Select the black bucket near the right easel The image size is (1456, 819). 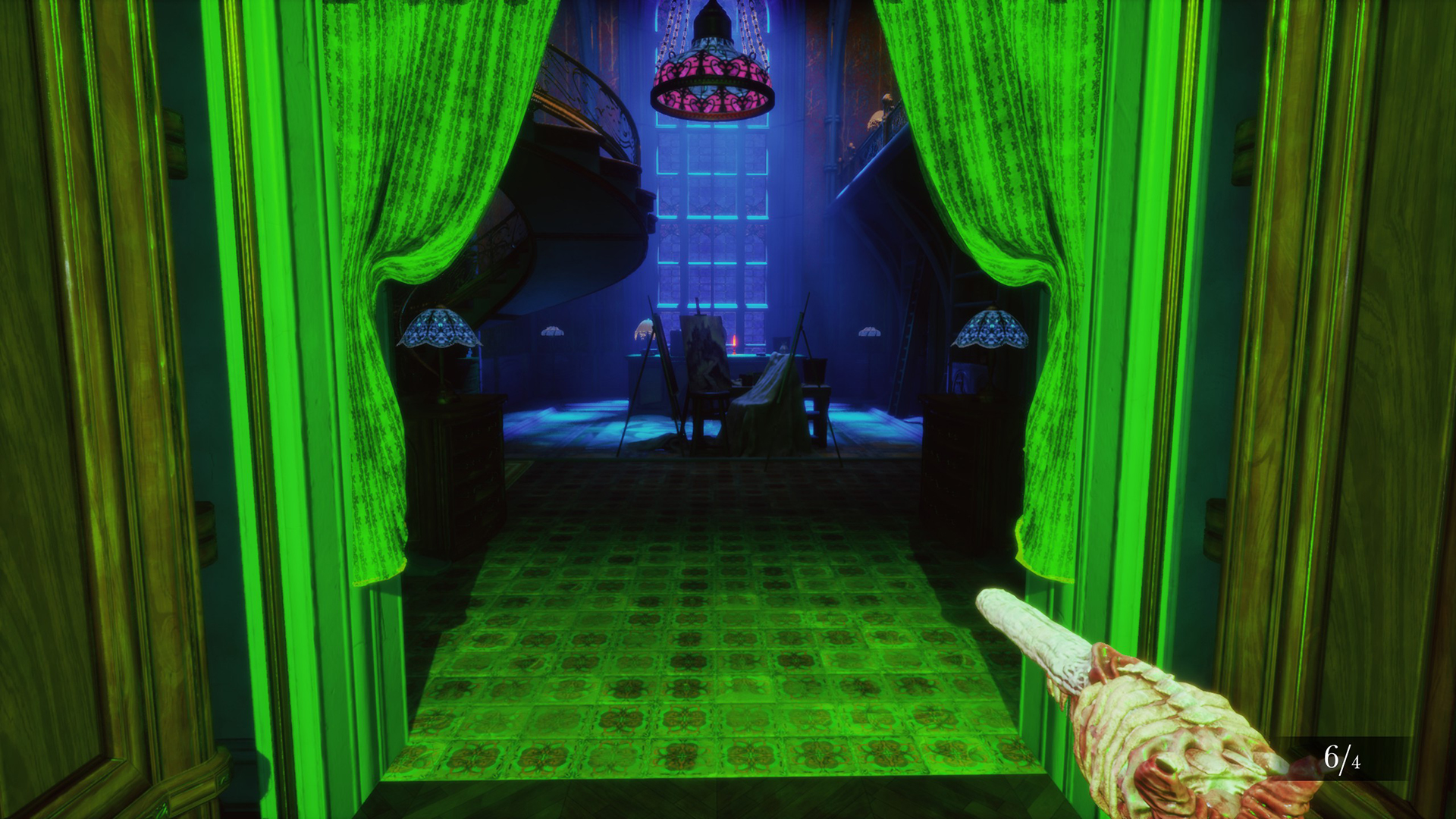[x=815, y=369]
